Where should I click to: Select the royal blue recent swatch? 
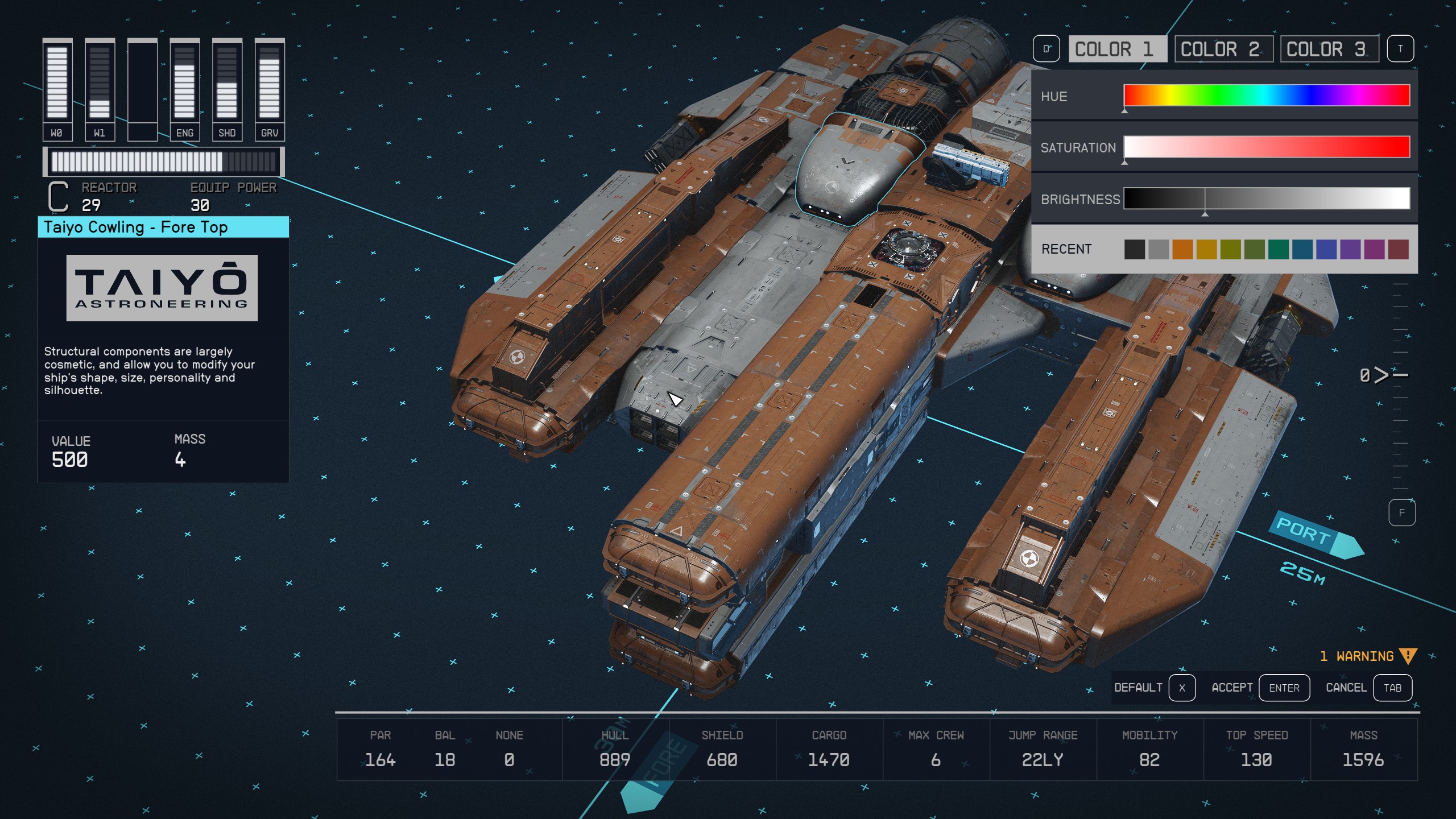1326,249
